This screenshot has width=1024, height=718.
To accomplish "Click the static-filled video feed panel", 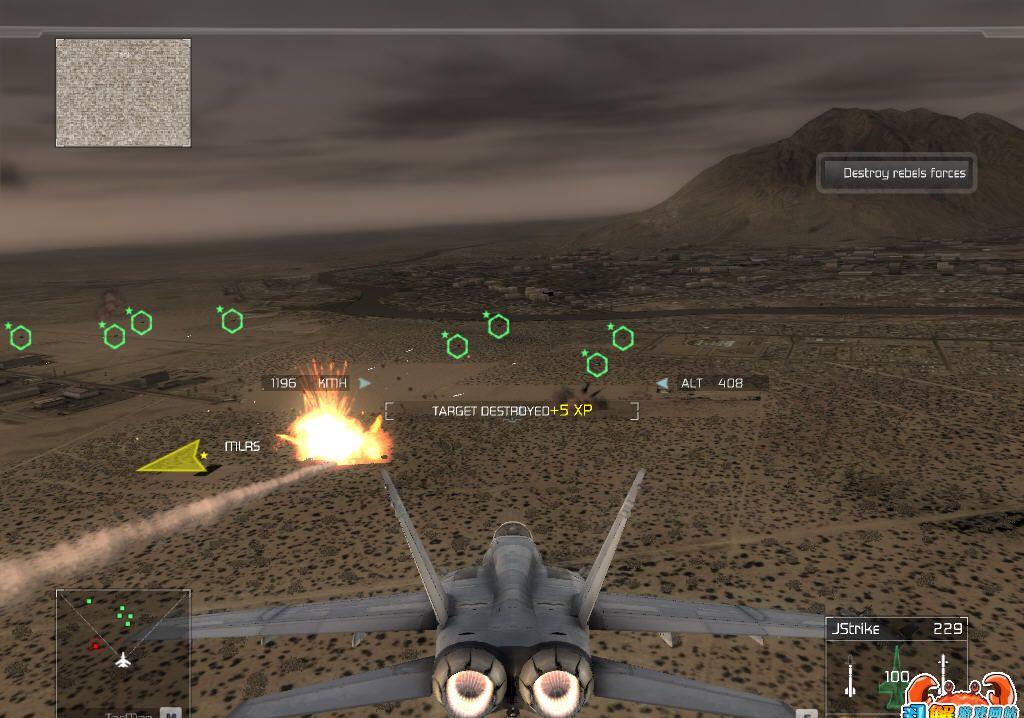I will tap(123, 93).
